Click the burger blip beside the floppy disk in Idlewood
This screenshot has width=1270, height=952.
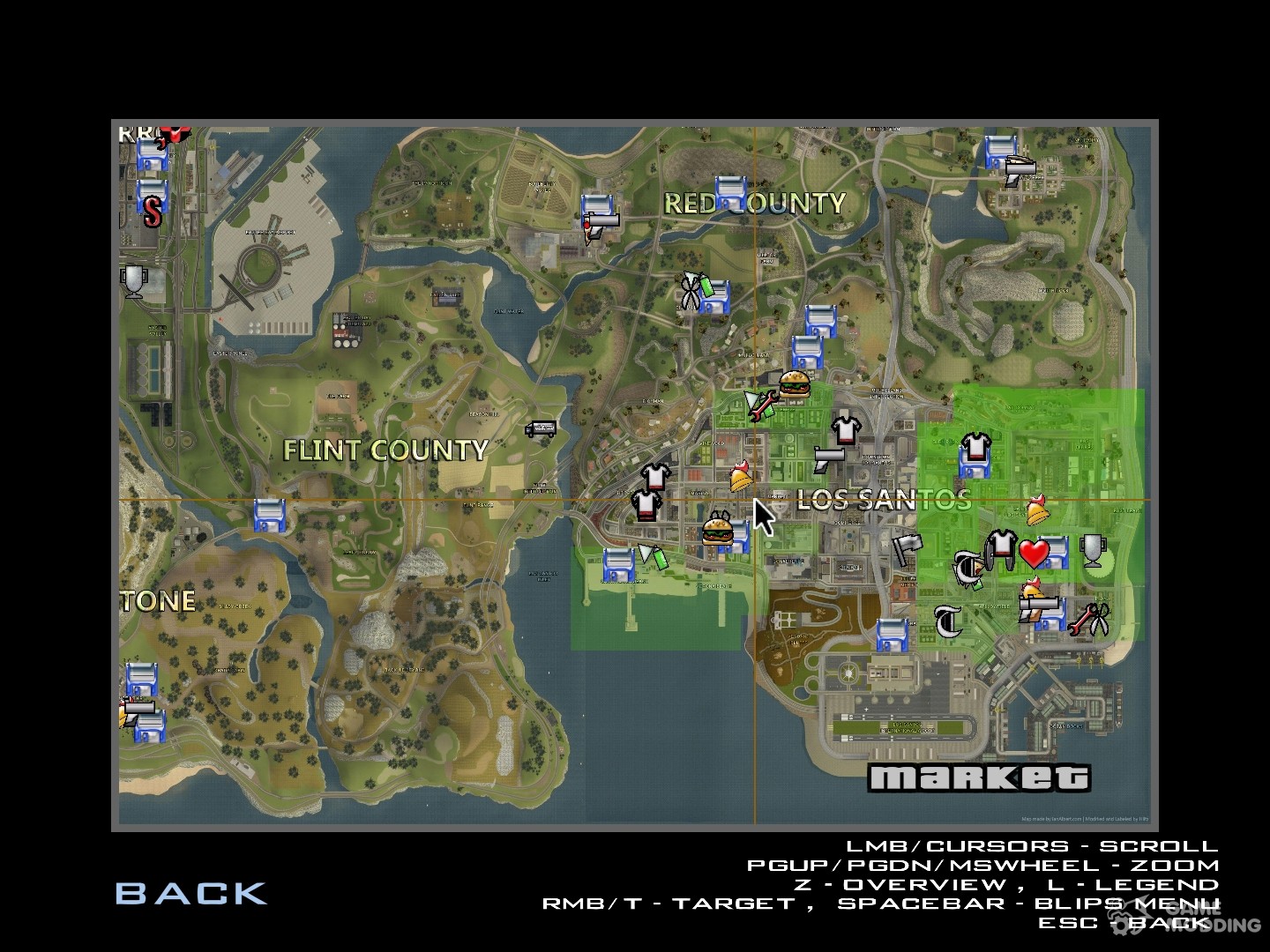tap(719, 532)
